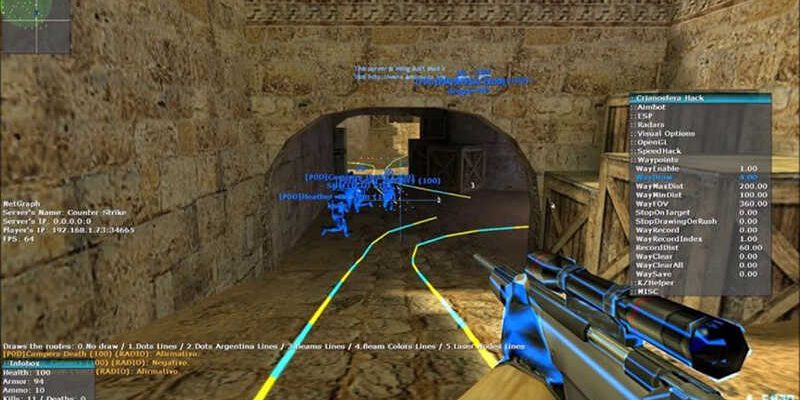Expand the ESP menu section
800x400 pixels.
click(645, 116)
